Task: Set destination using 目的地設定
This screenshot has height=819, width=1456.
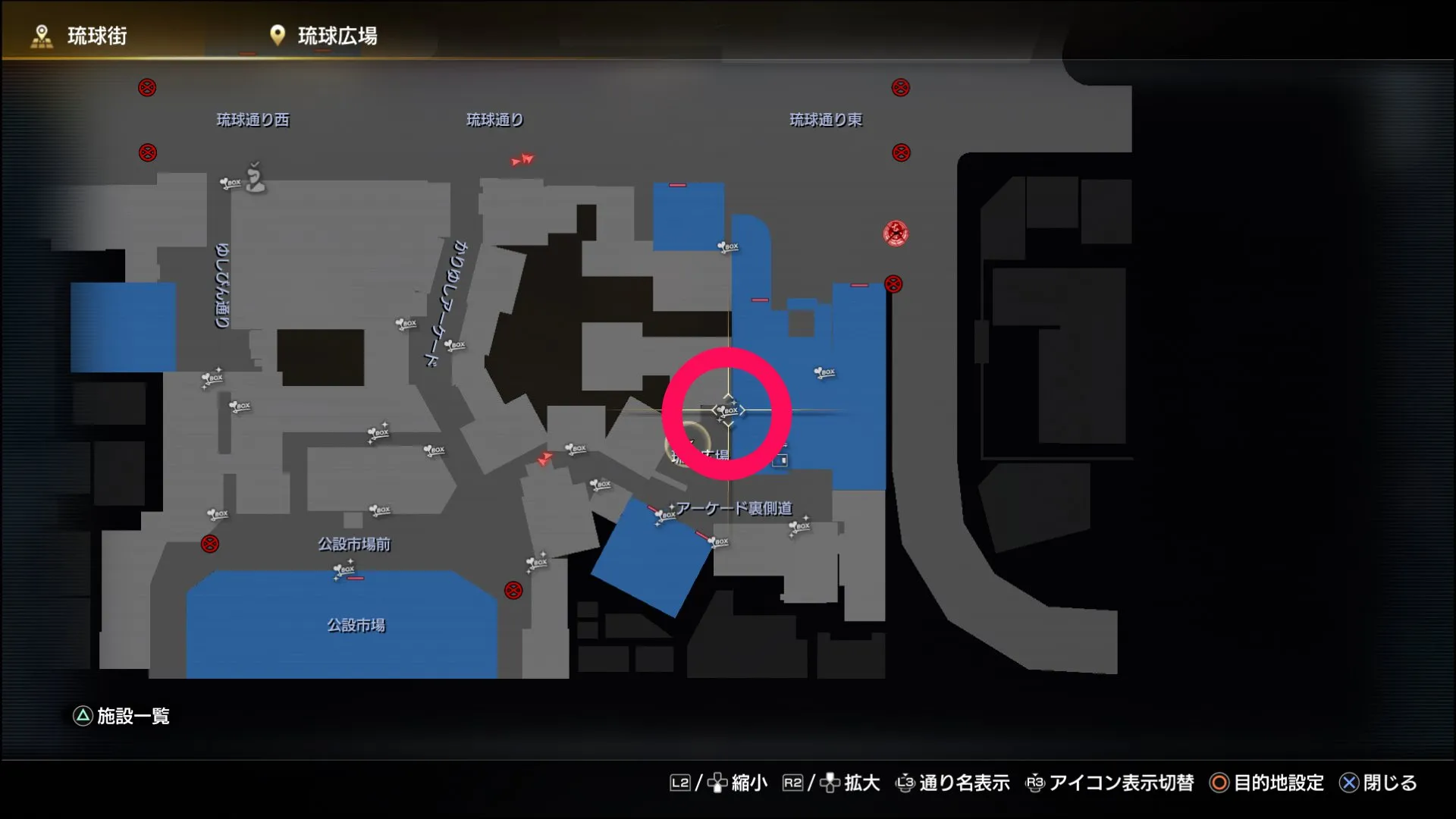Action: (x=1278, y=783)
